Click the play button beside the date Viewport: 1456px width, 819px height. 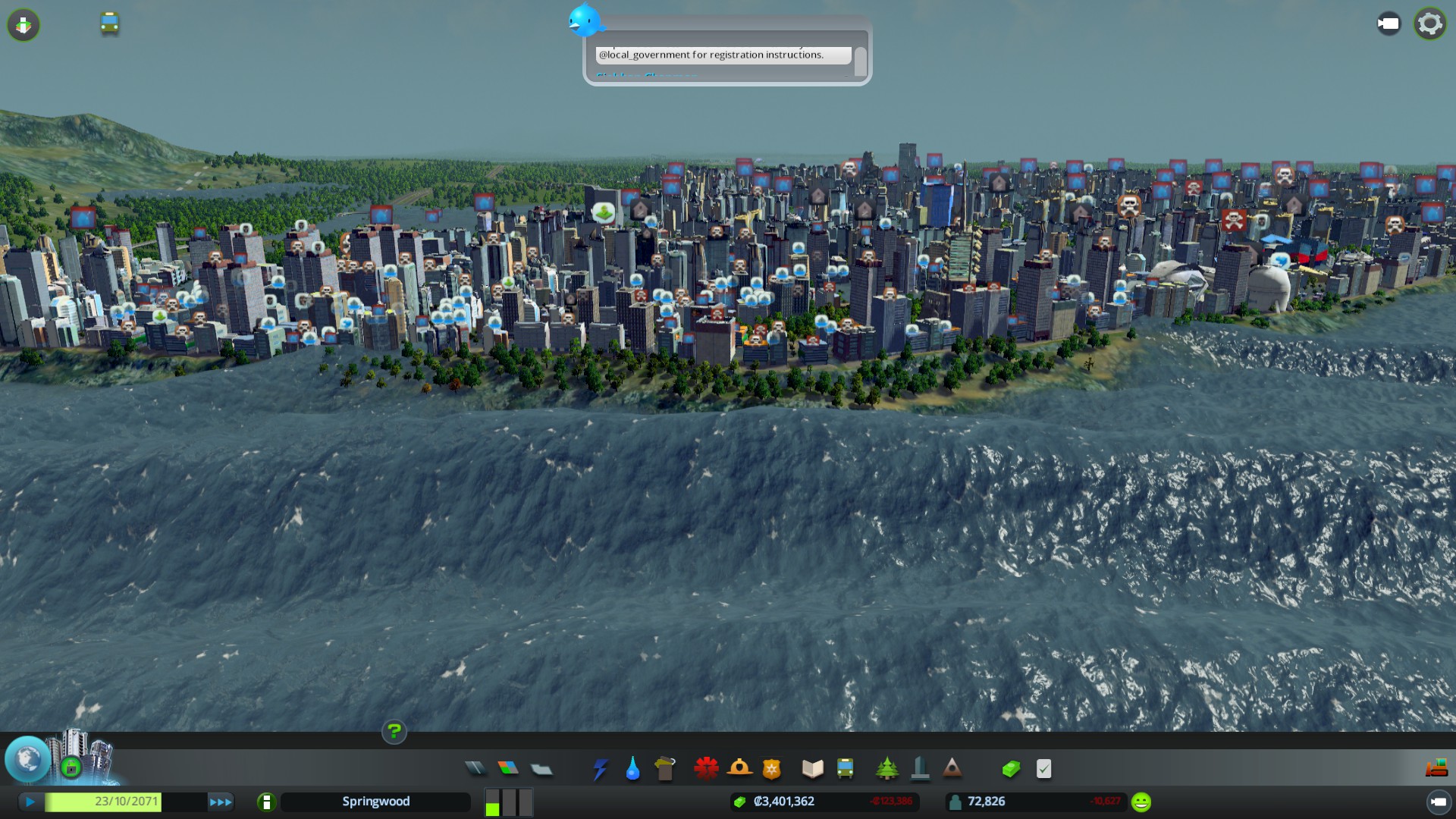coord(30,802)
